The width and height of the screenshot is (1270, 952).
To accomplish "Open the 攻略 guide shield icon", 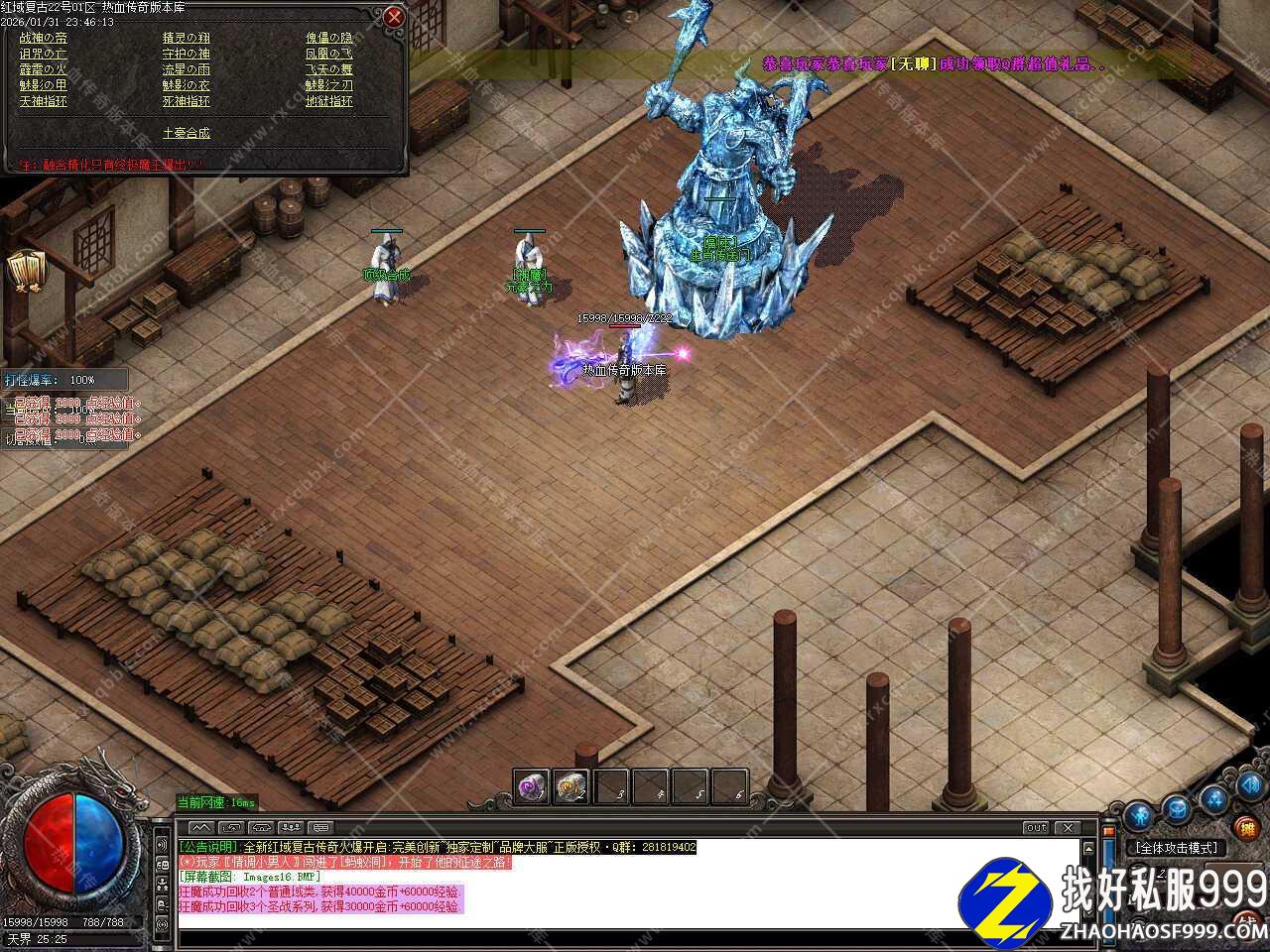I will pyautogui.click(x=22, y=271).
